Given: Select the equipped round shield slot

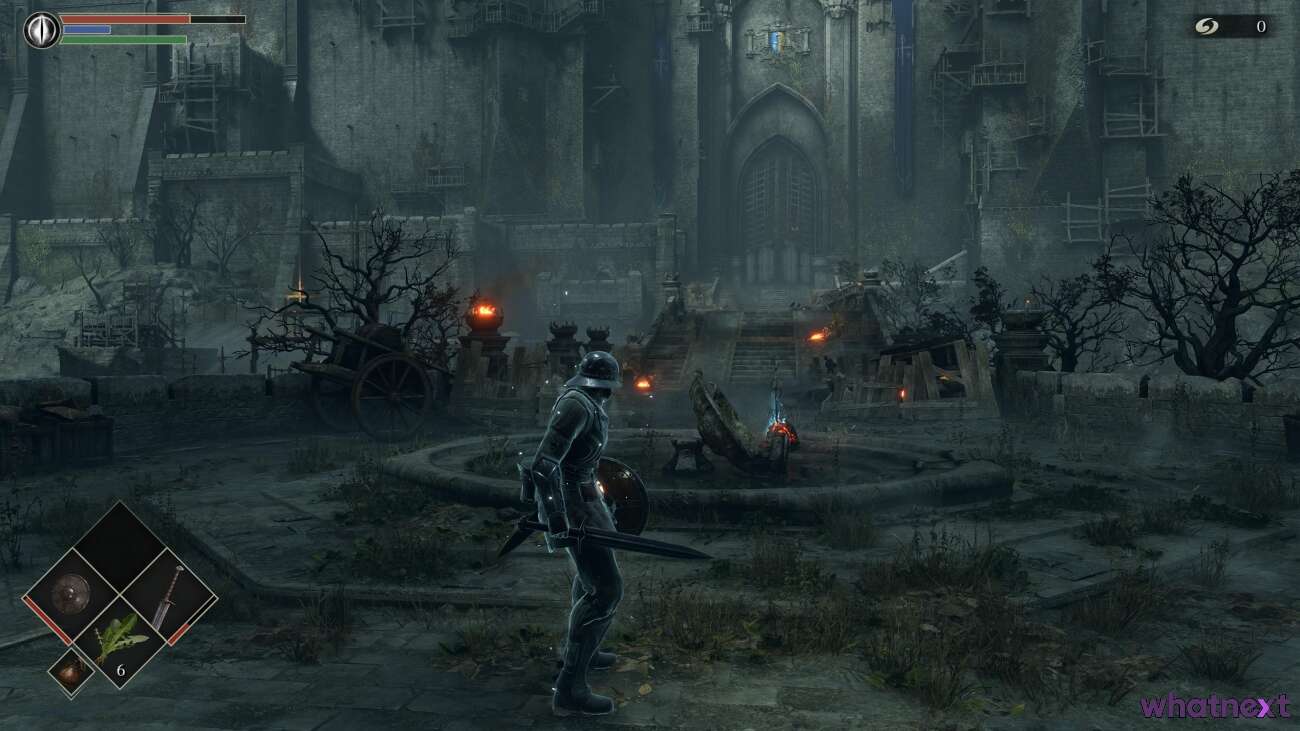Looking at the screenshot, I should click(70, 593).
